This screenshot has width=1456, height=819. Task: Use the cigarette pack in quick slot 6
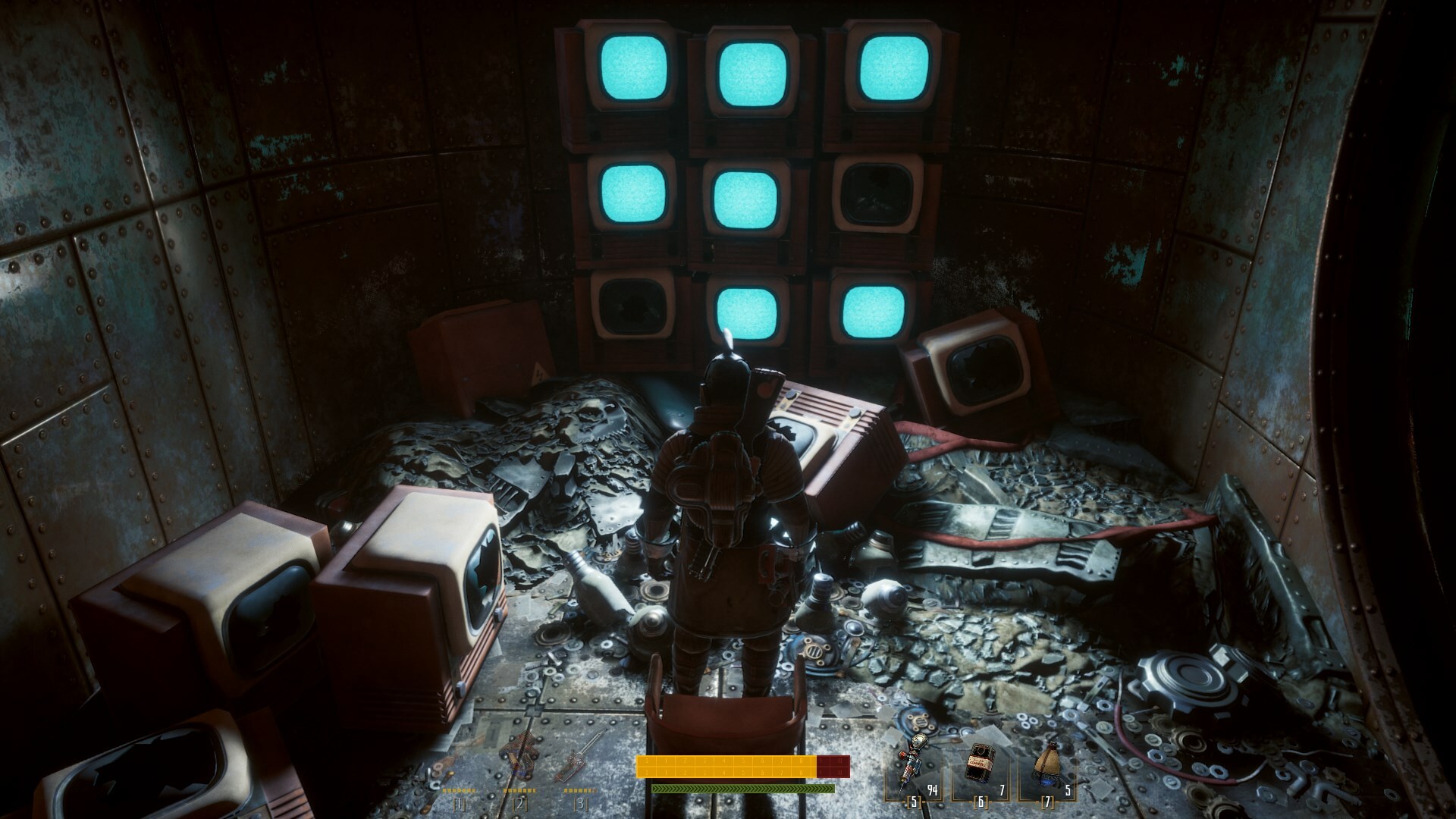pyautogui.click(x=980, y=764)
